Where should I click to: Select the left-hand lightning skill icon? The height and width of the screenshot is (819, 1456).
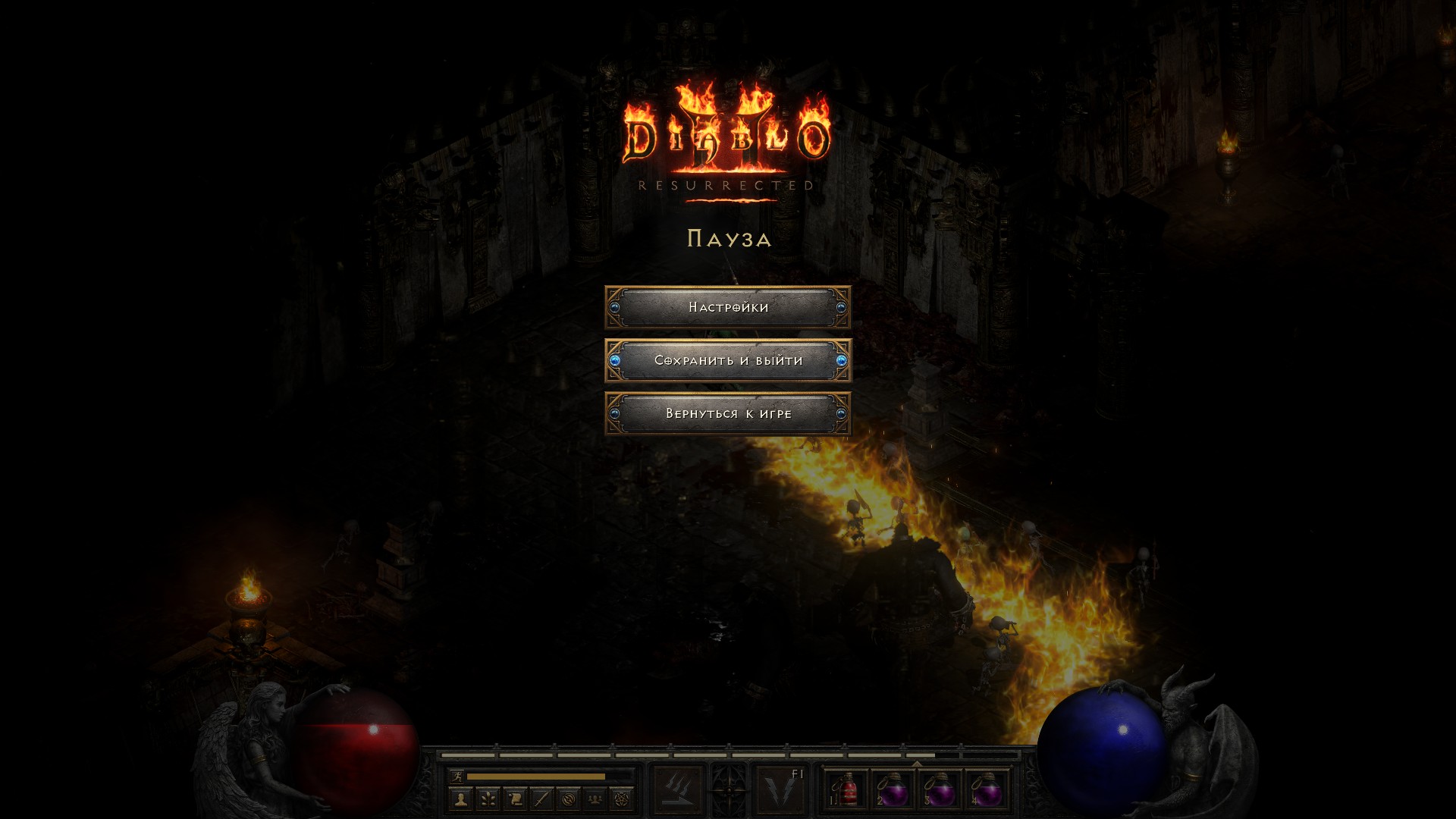pos(677,789)
